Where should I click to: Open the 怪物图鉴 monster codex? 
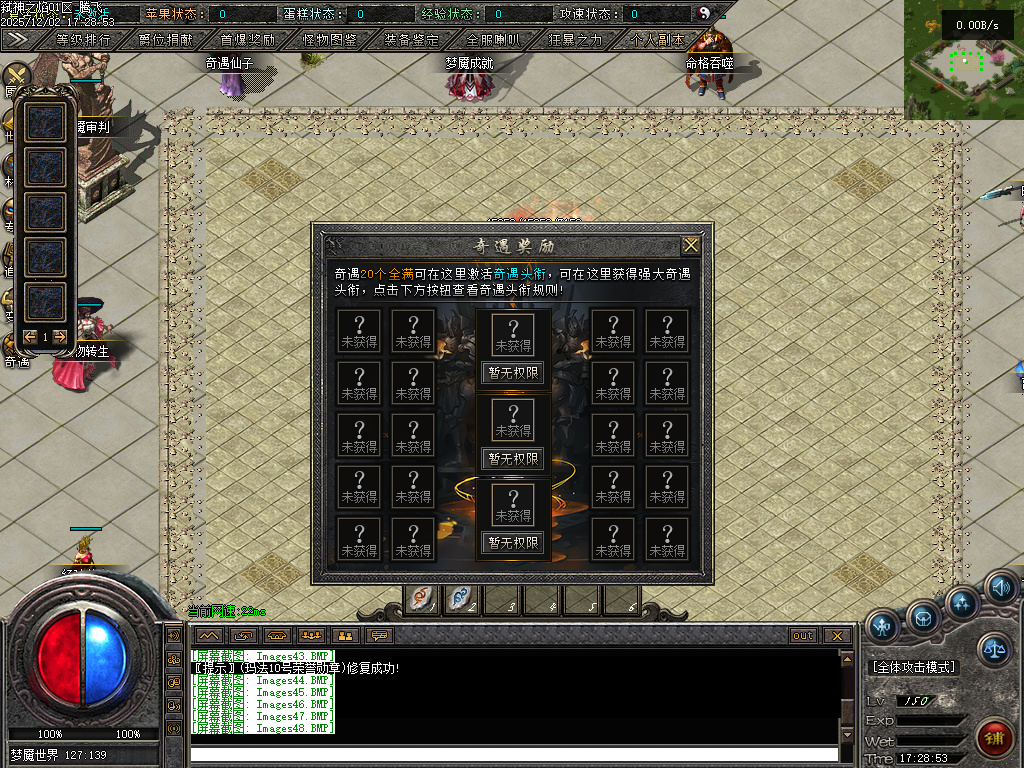point(330,40)
